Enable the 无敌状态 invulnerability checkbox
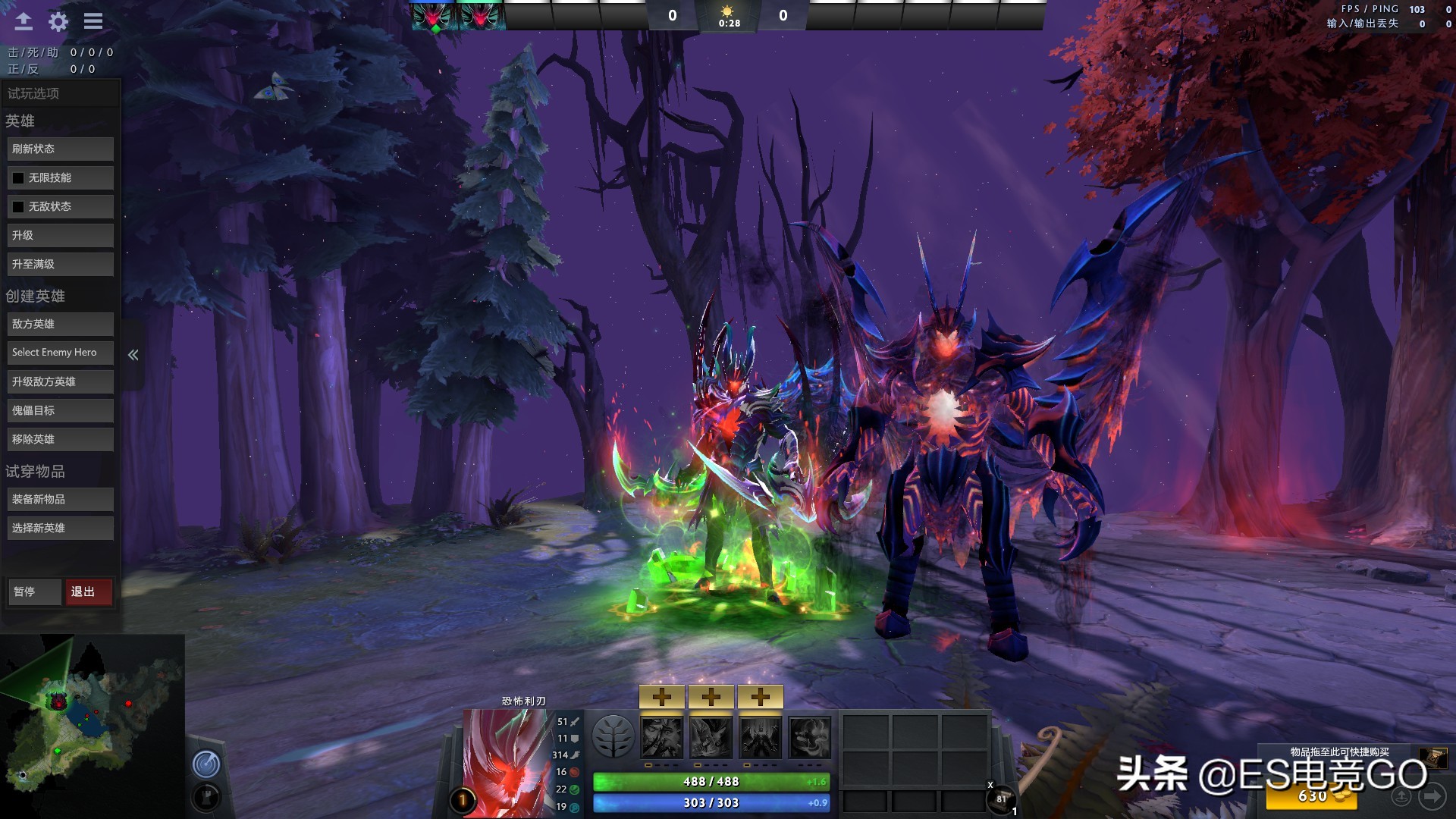The image size is (1456, 819). (x=18, y=206)
